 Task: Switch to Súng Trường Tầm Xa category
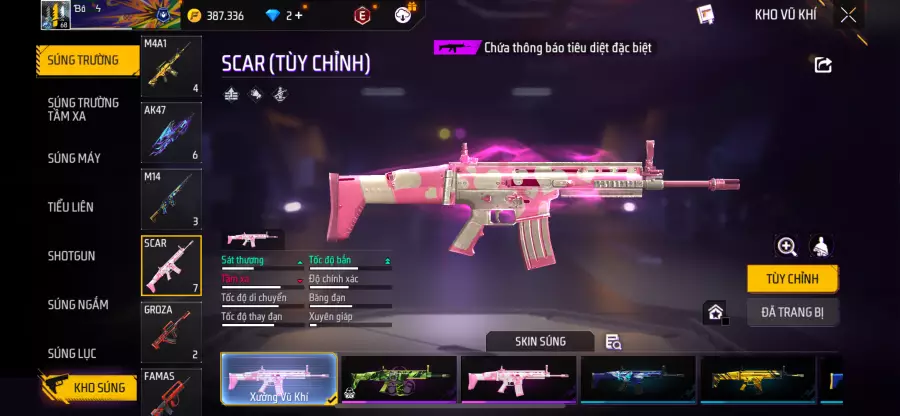[x=84, y=109]
